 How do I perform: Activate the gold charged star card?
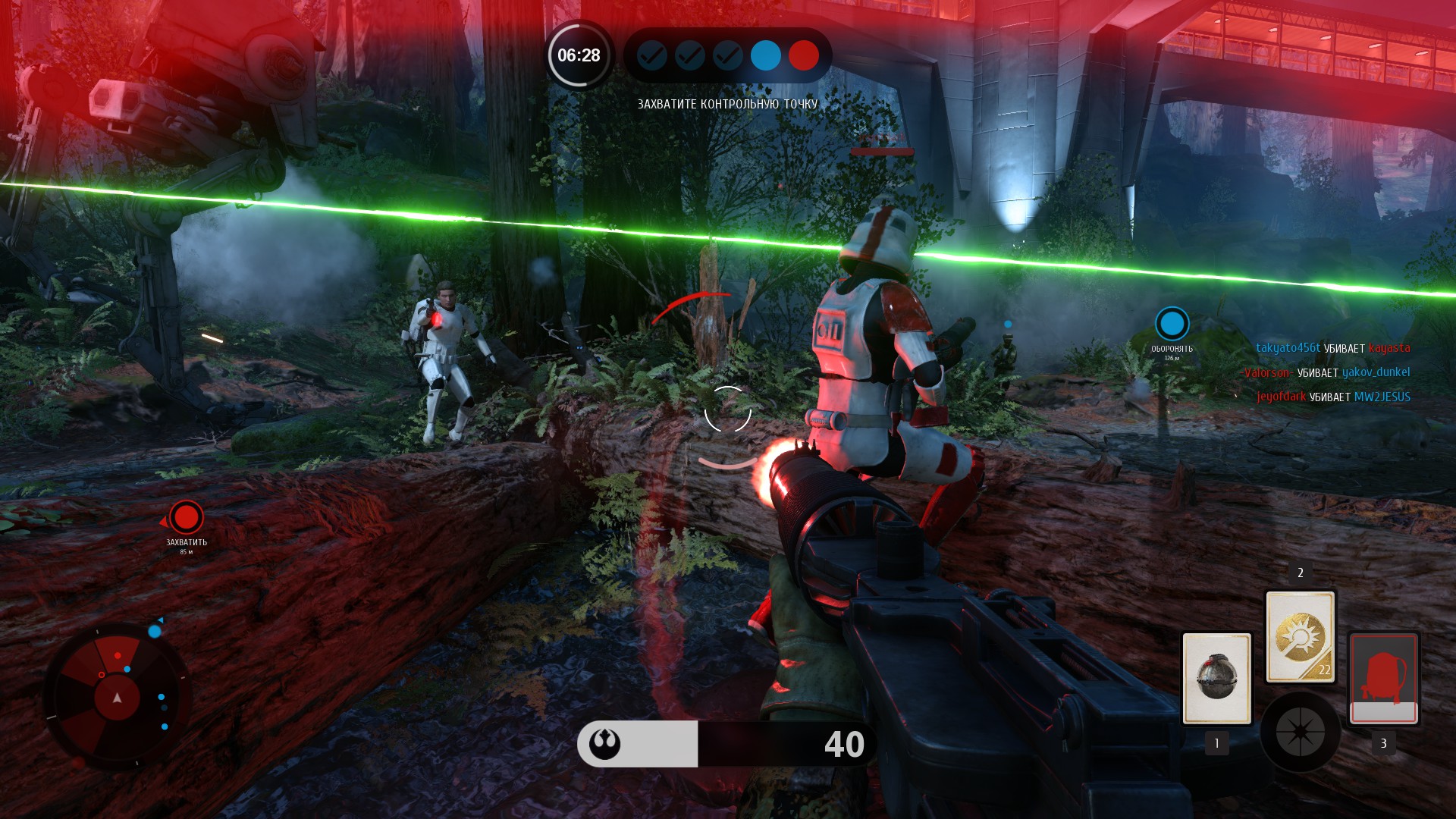[x=1300, y=636]
